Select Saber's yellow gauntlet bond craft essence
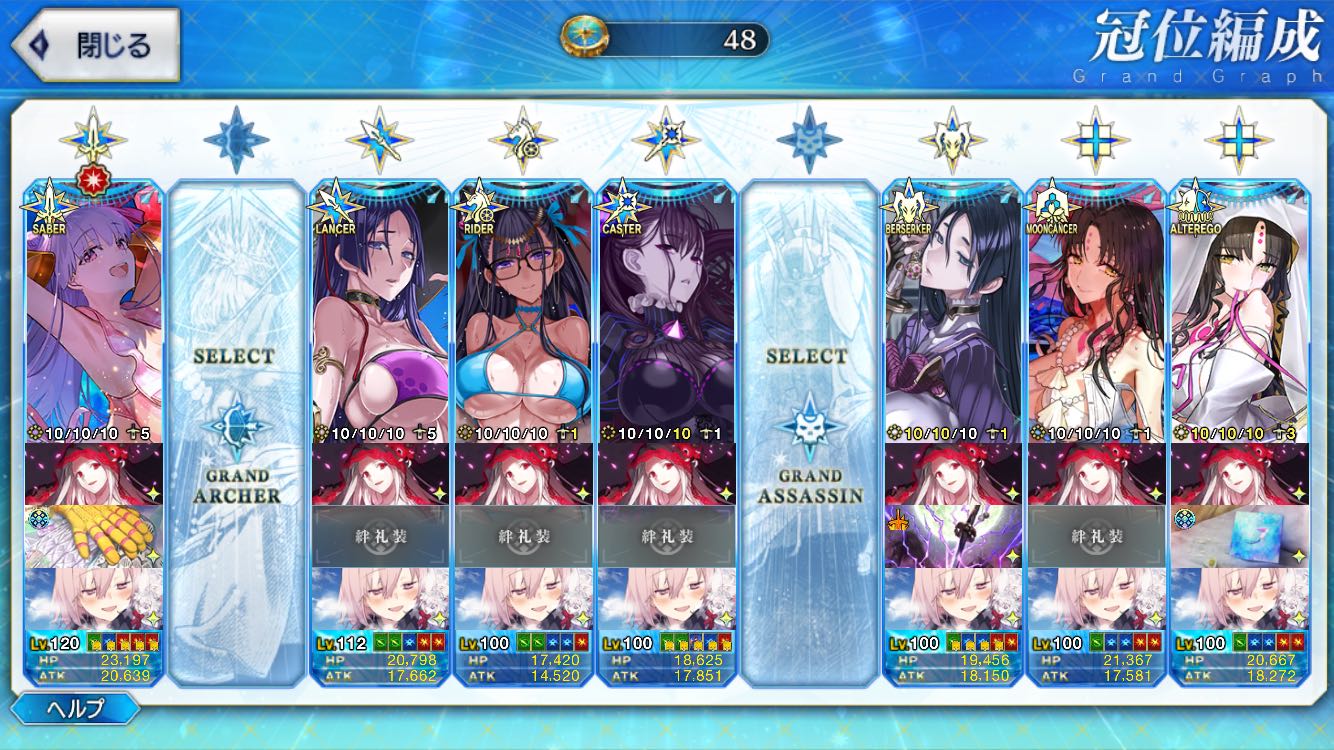 coord(94,536)
